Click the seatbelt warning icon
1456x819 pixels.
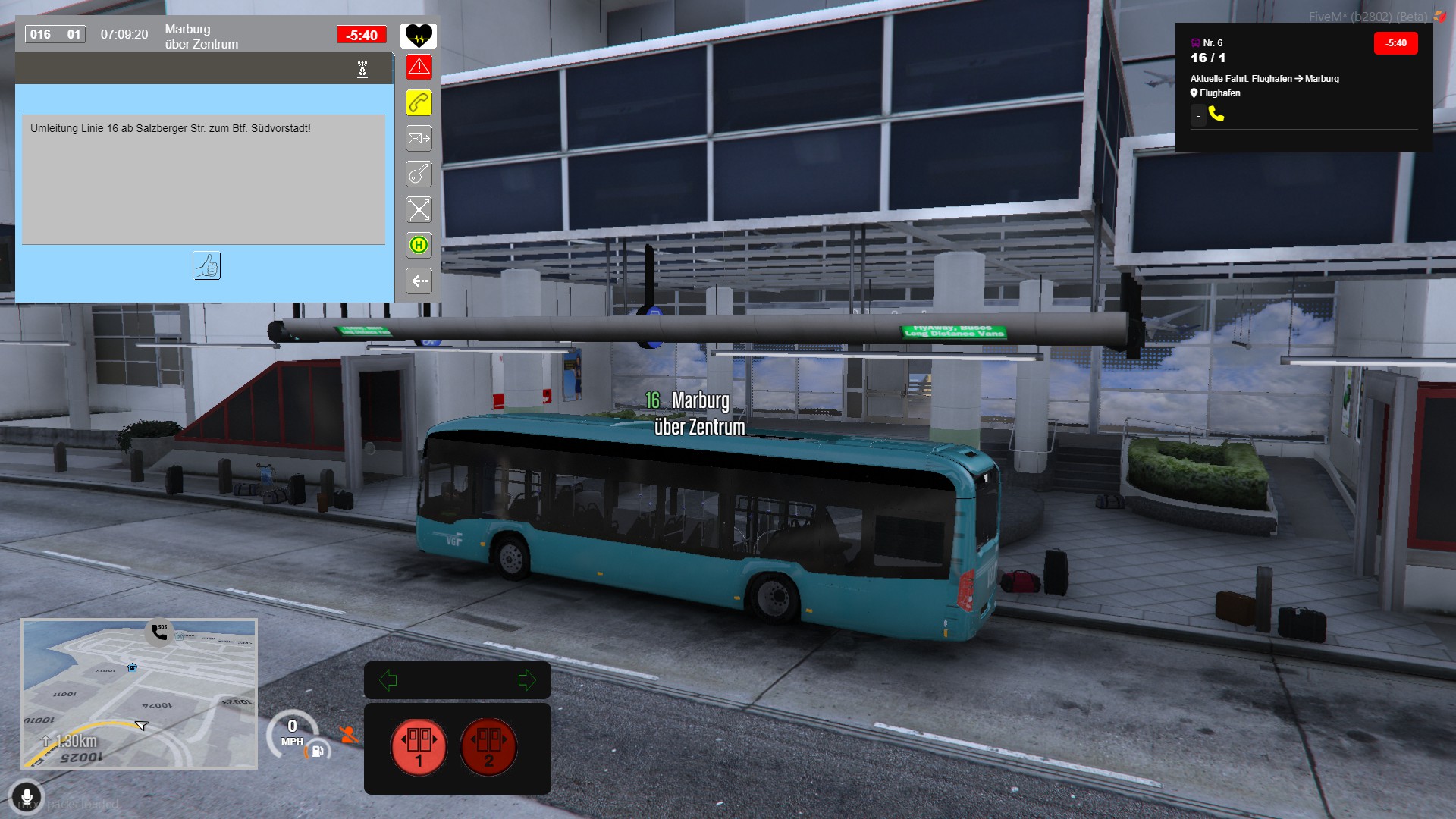click(348, 734)
